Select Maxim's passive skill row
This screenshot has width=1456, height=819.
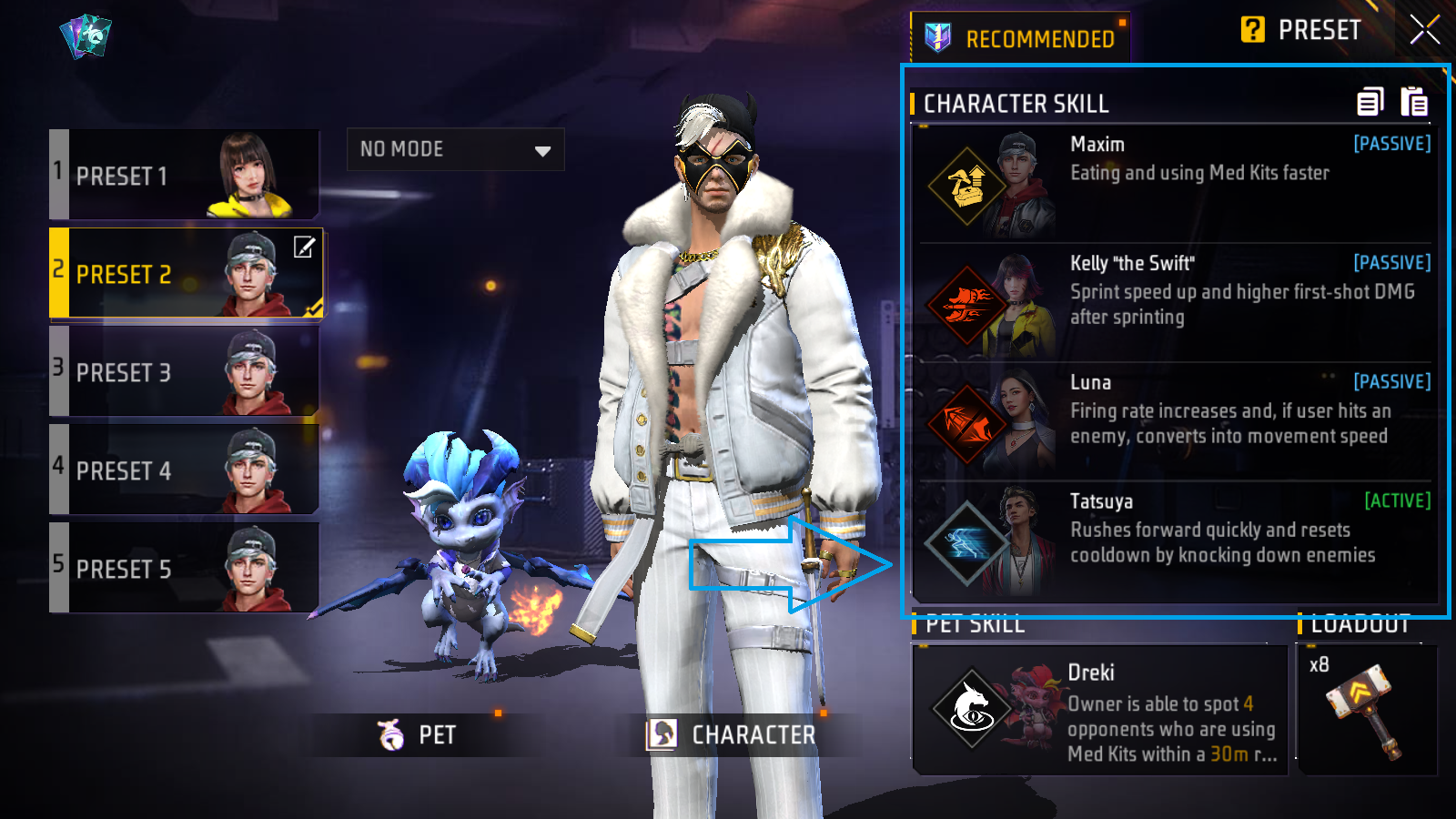point(1175,183)
